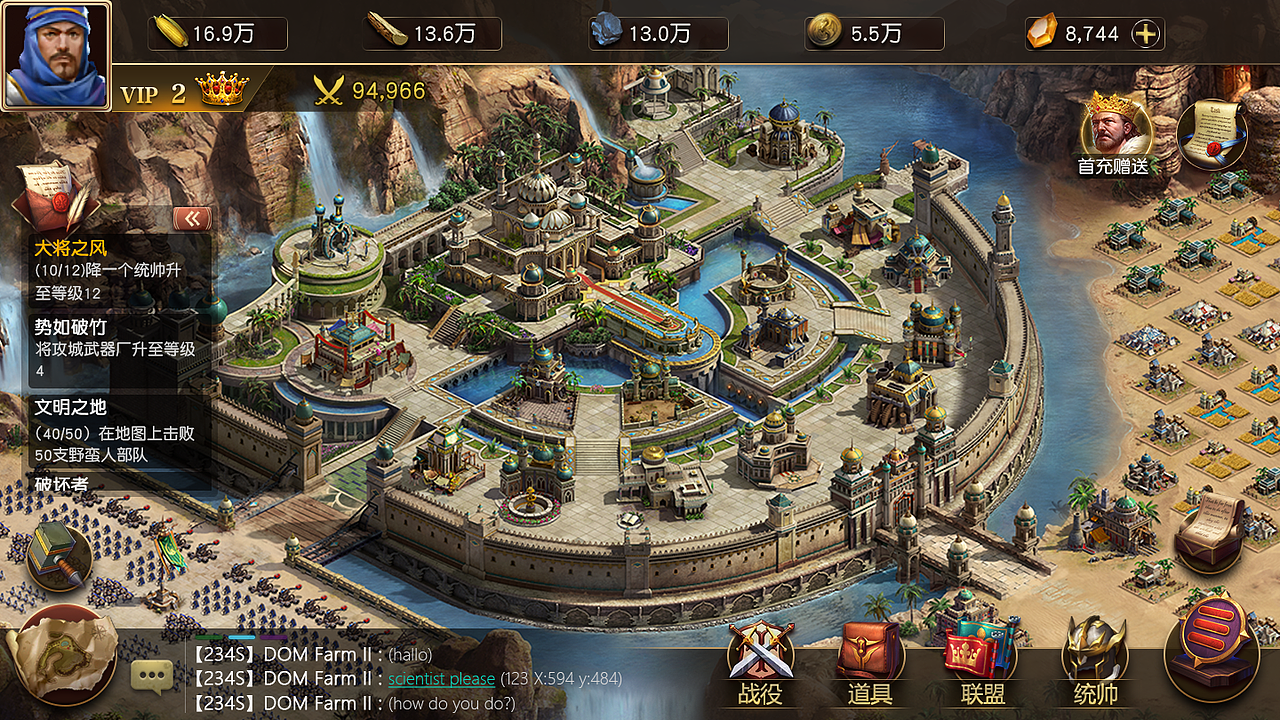1280x720 pixels.
Task: Open the 联盟 alliance menu
Action: tap(982, 661)
